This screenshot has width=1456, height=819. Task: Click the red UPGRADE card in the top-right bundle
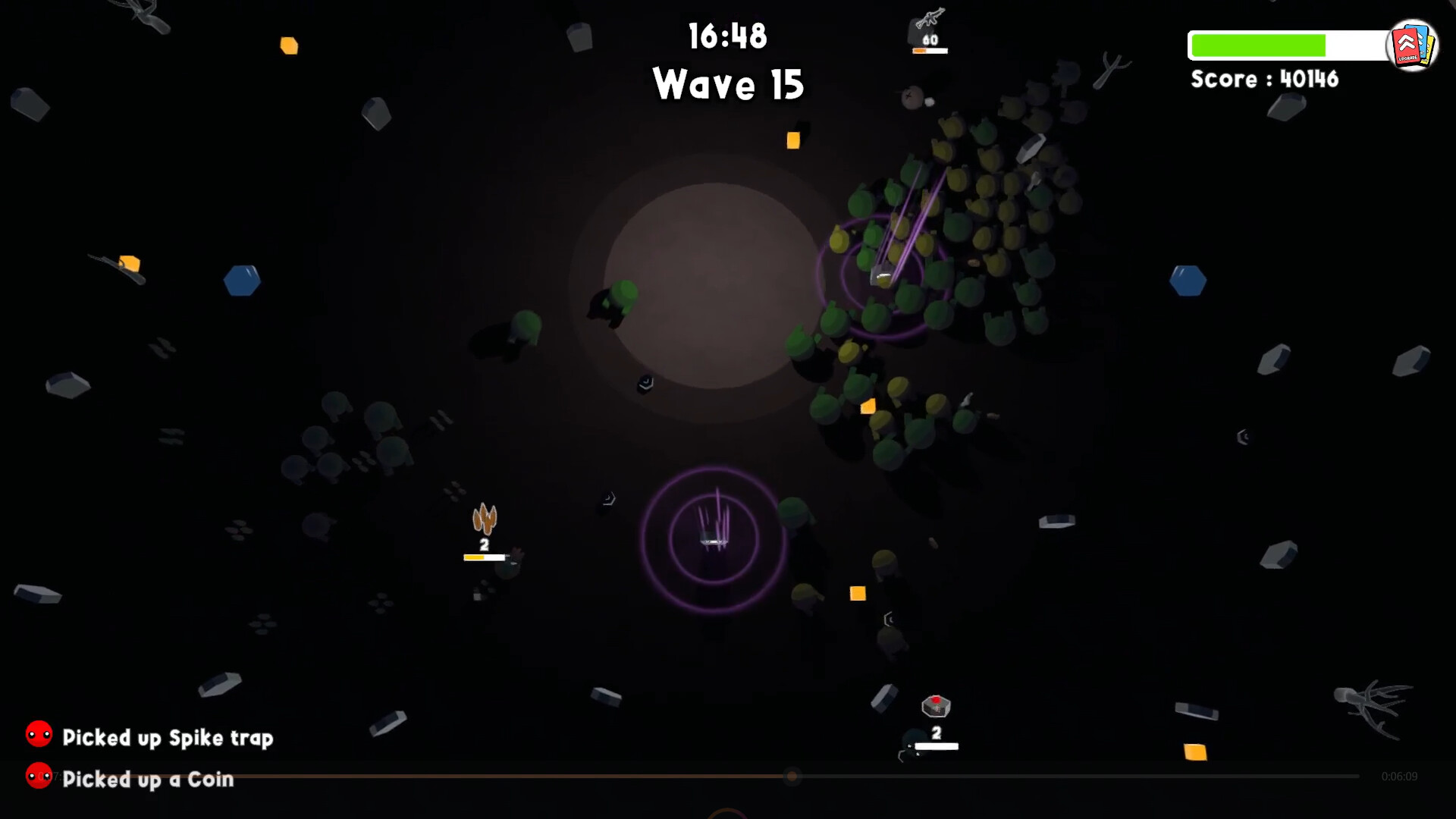(1407, 47)
